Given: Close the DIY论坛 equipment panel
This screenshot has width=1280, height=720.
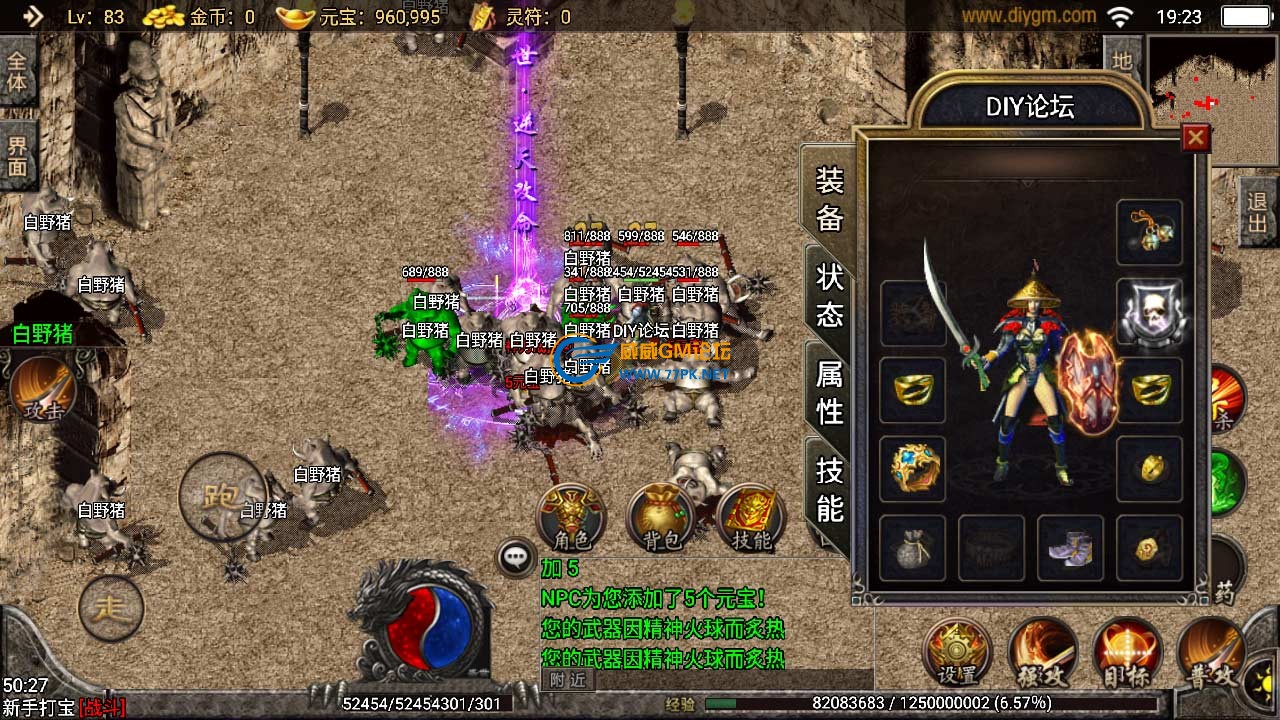Looking at the screenshot, I should coord(1195,138).
